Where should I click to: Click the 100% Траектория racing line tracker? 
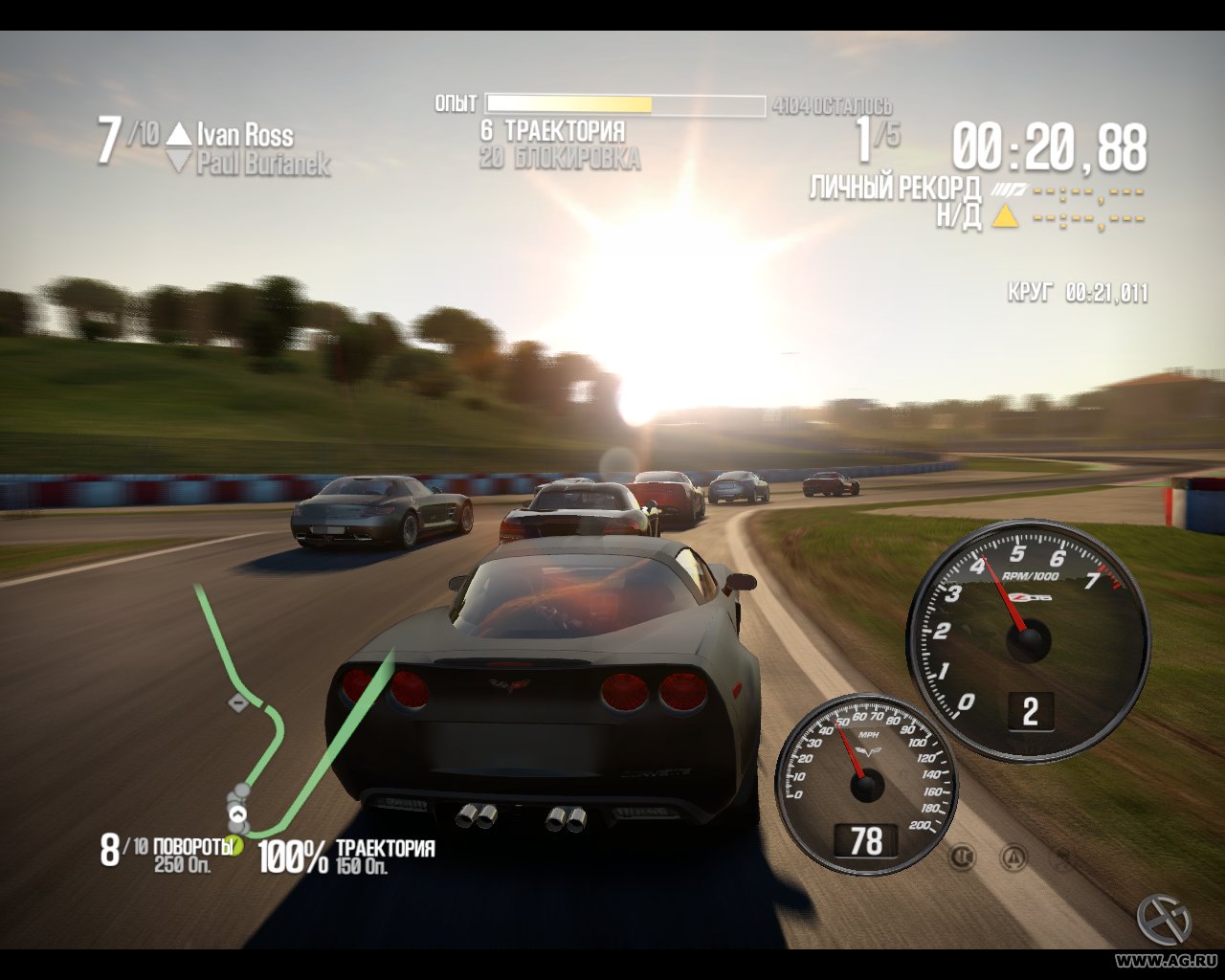coord(346,855)
